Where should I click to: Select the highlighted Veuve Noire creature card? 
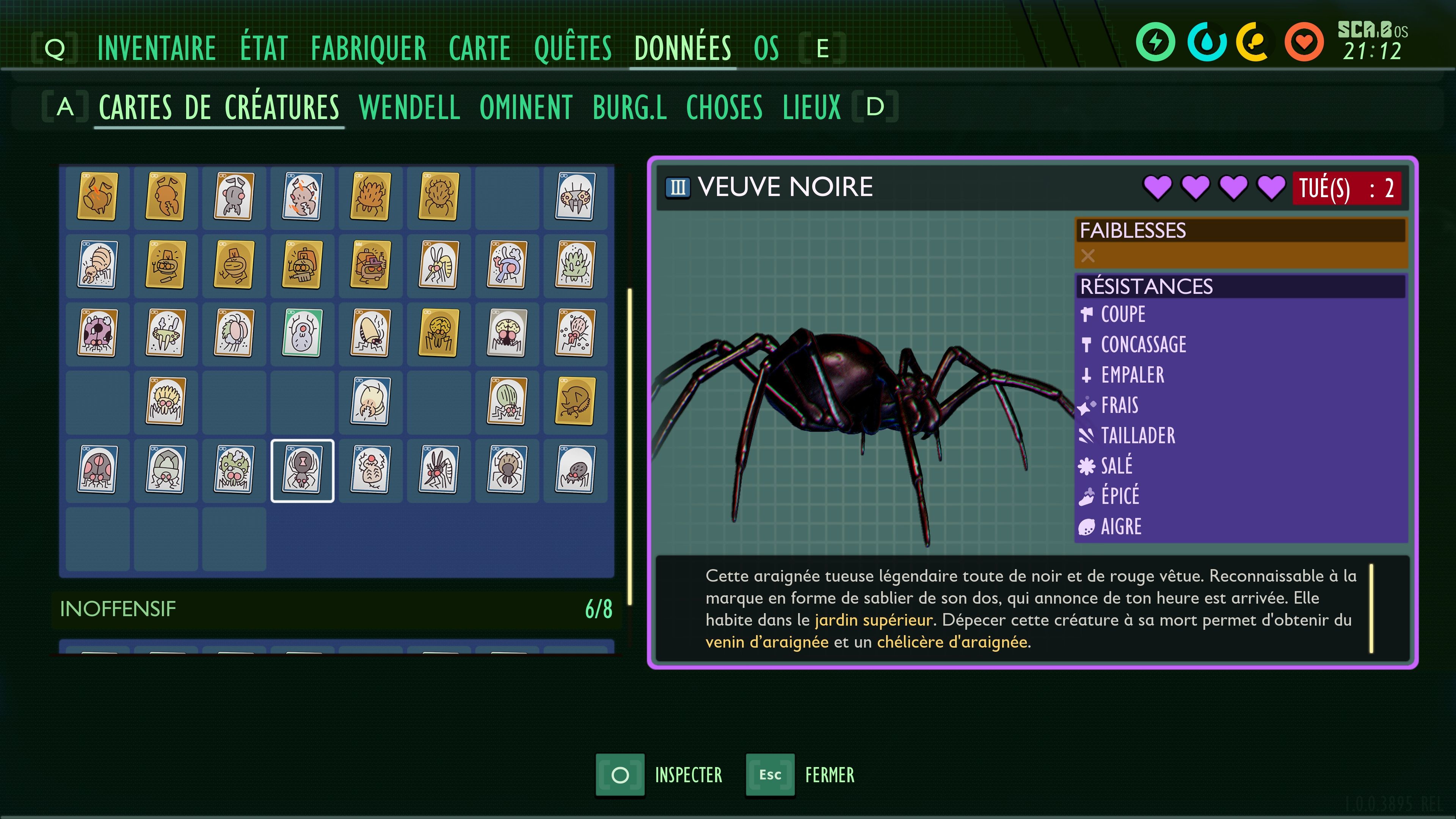pos(303,470)
